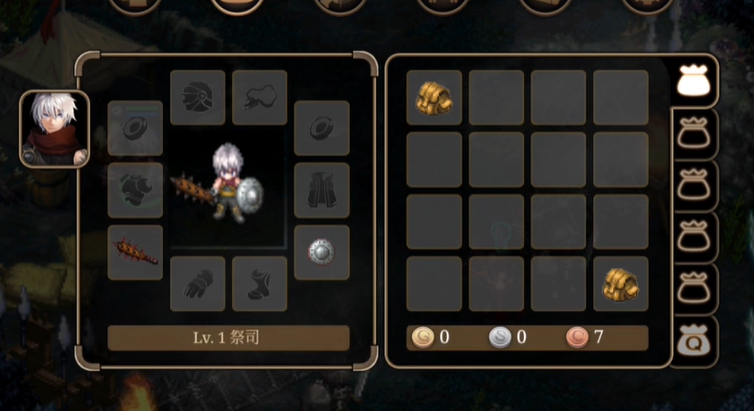Click the Lv. 1 祭司 class label bar
Screen dimensions: 754x411
(228, 337)
